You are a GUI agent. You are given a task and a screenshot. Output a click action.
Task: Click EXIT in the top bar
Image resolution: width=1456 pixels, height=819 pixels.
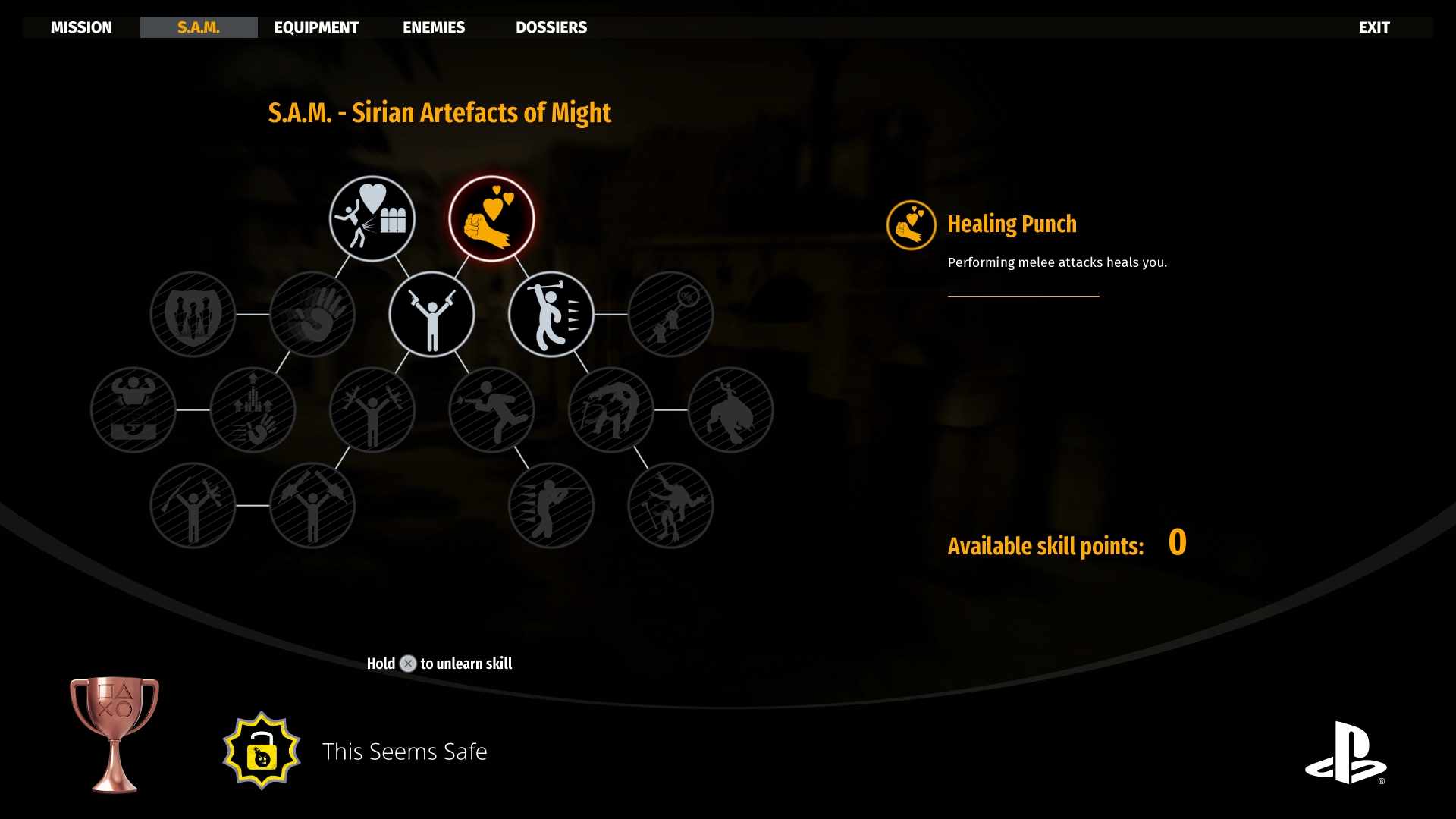pos(1374,27)
